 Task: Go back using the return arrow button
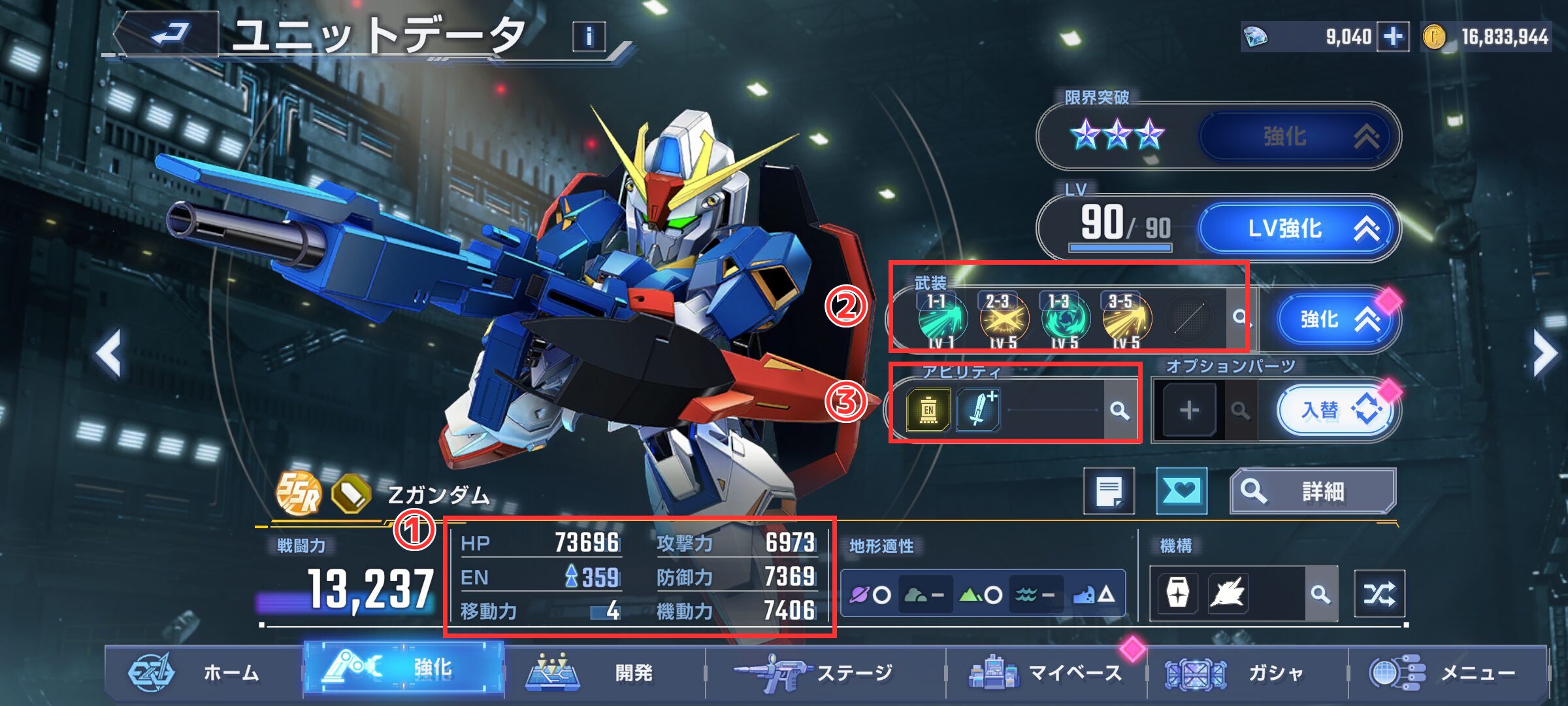169,34
